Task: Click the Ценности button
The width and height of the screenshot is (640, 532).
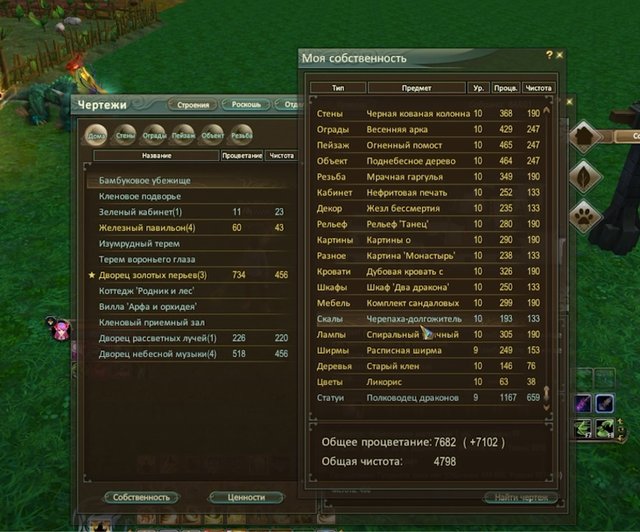Action: point(246,497)
